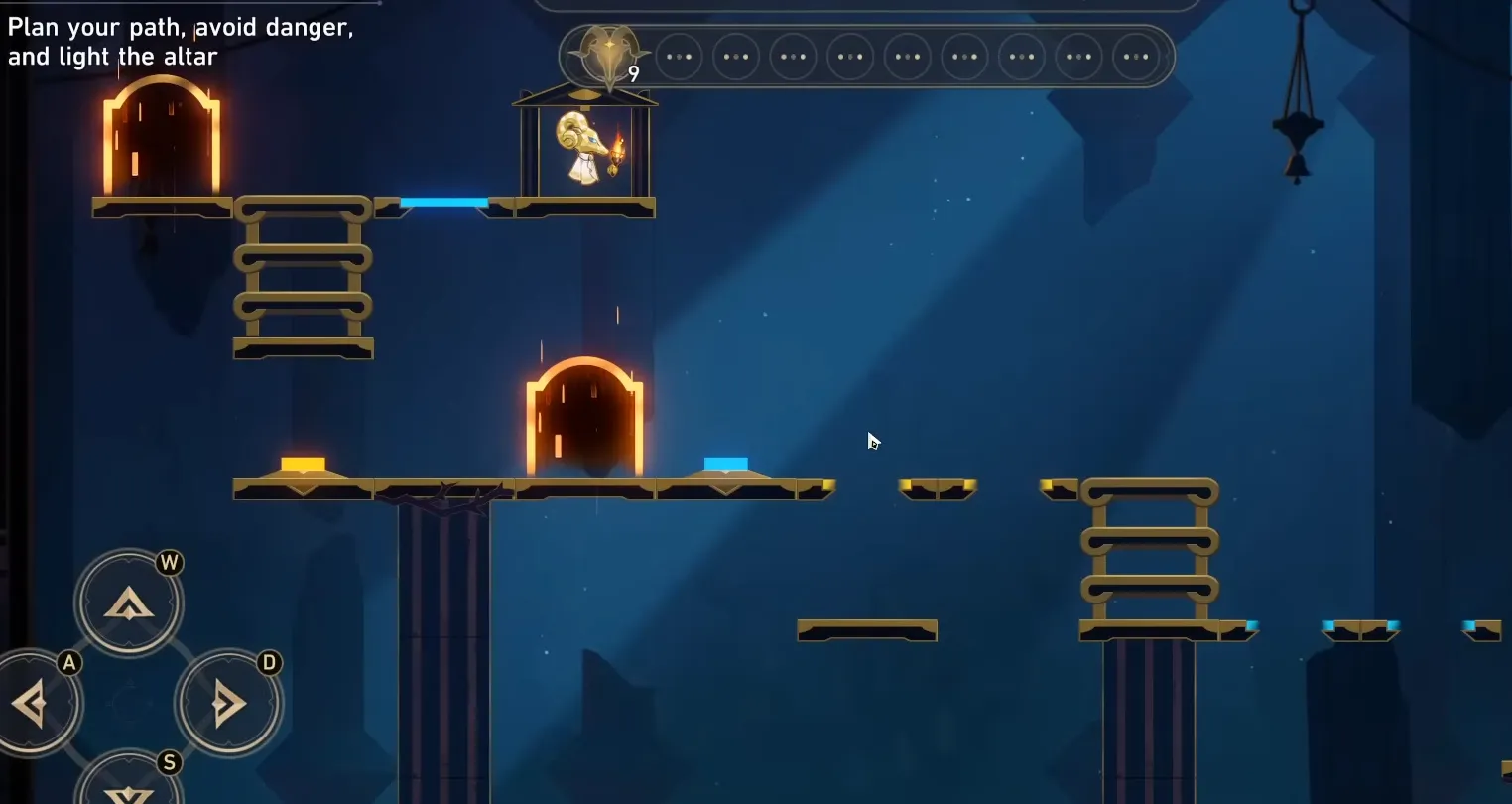Expand the middle slot of the move bar
1512x804 pixels.
coord(907,57)
